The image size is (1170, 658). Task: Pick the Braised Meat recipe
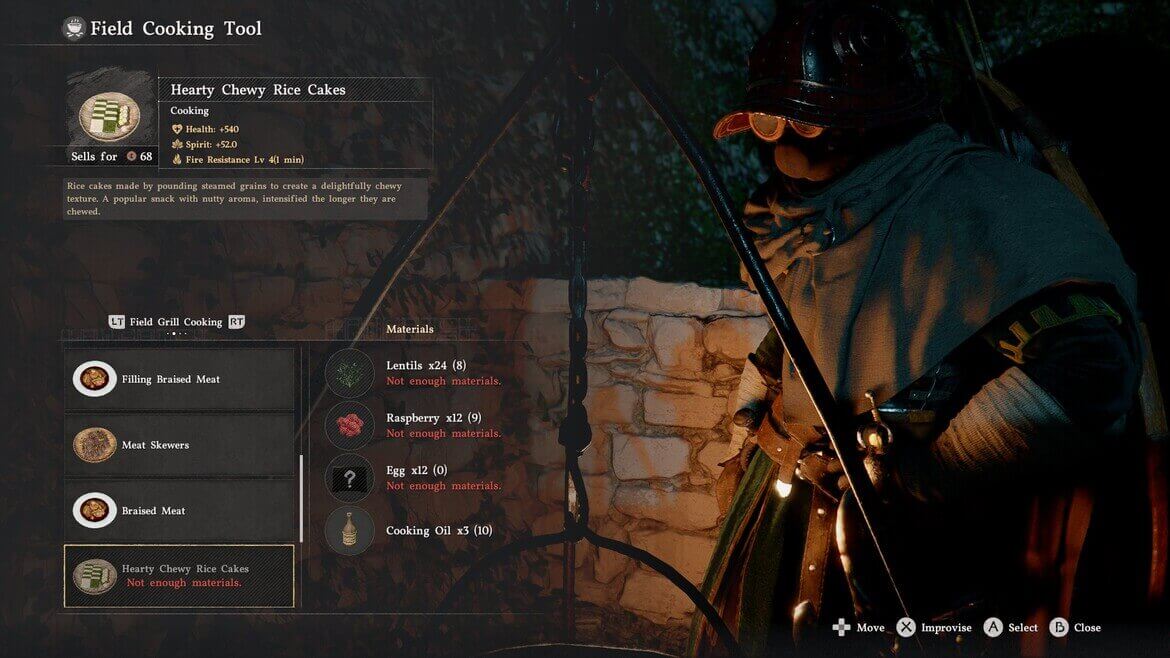180,510
